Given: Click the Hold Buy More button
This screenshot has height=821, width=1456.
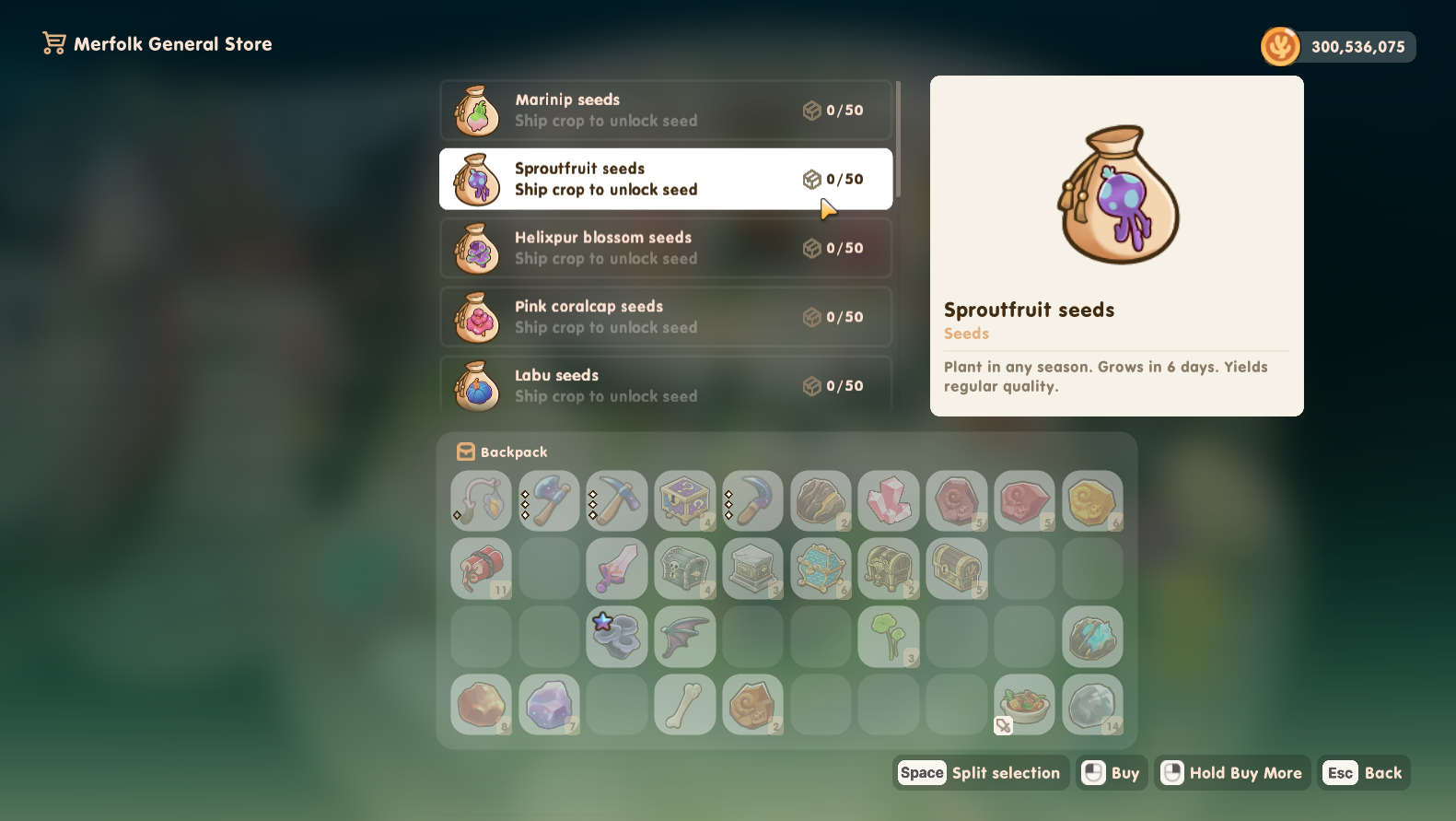Looking at the screenshot, I should click(x=1232, y=773).
